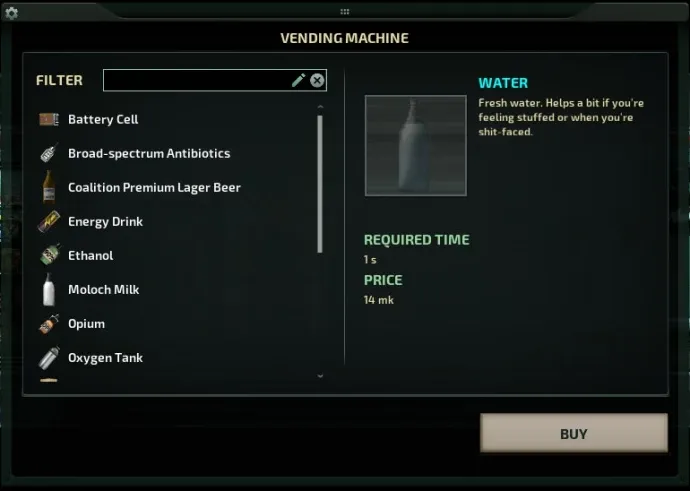The height and width of the screenshot is (491, 690).
Task: Select Opium in the item list
Action: click(86, 324)
